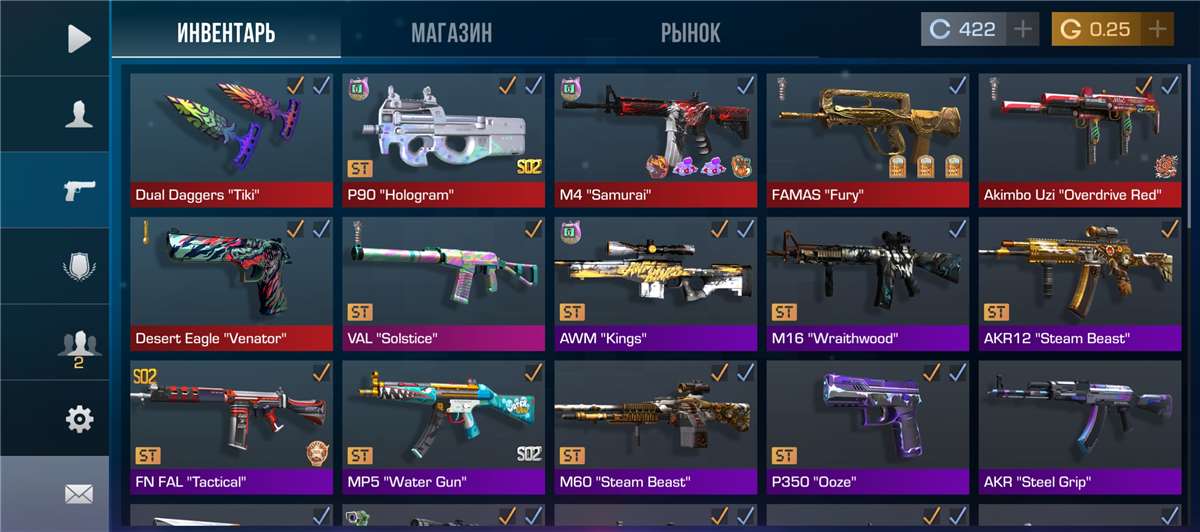Viewport: 1200px width, 532px height.
Task: Open the Рынок tab
Action: (x=690, y=32)
